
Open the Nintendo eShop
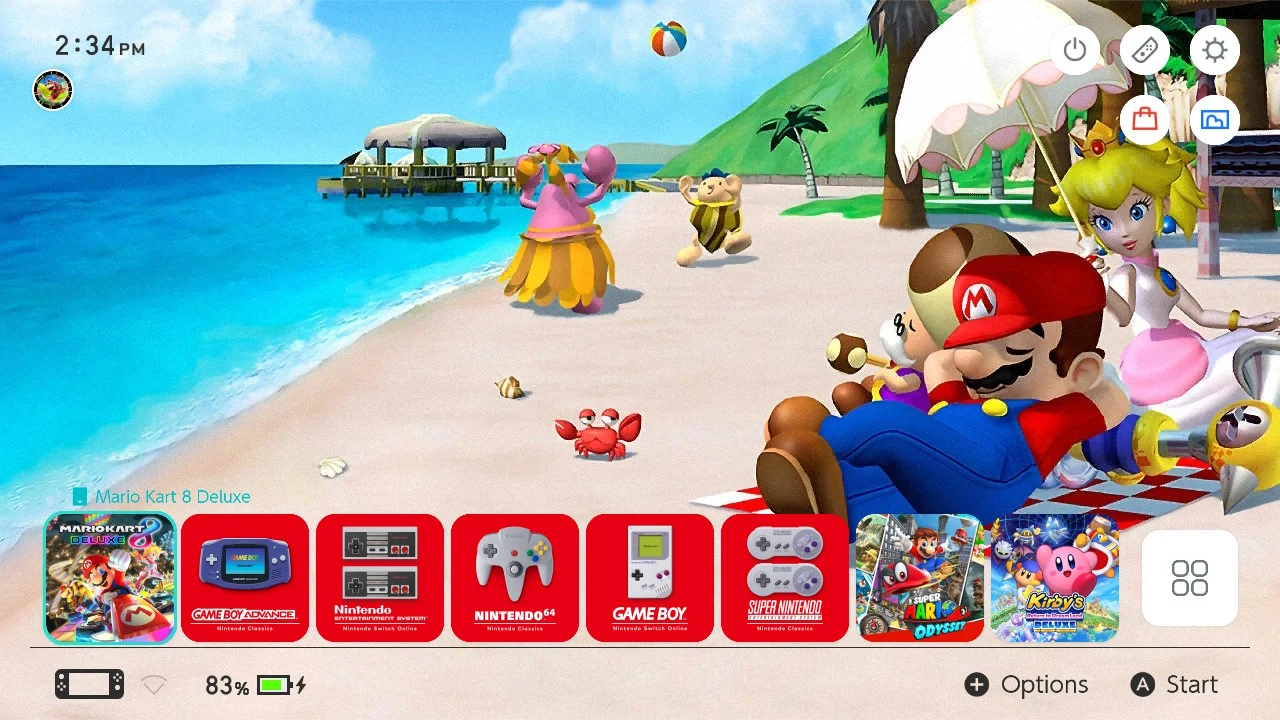pyautogui.click(x=1145, y=120)
